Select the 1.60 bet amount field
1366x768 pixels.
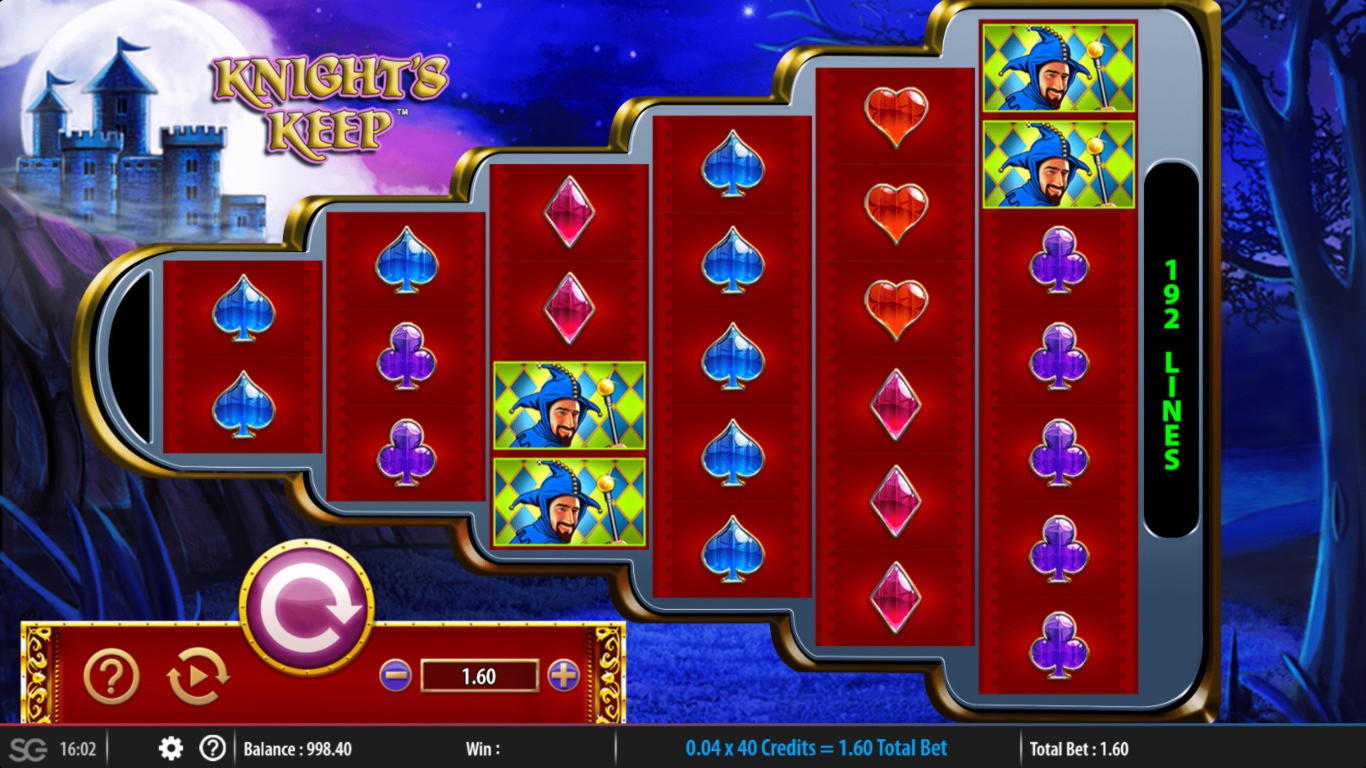pos(479,676)
